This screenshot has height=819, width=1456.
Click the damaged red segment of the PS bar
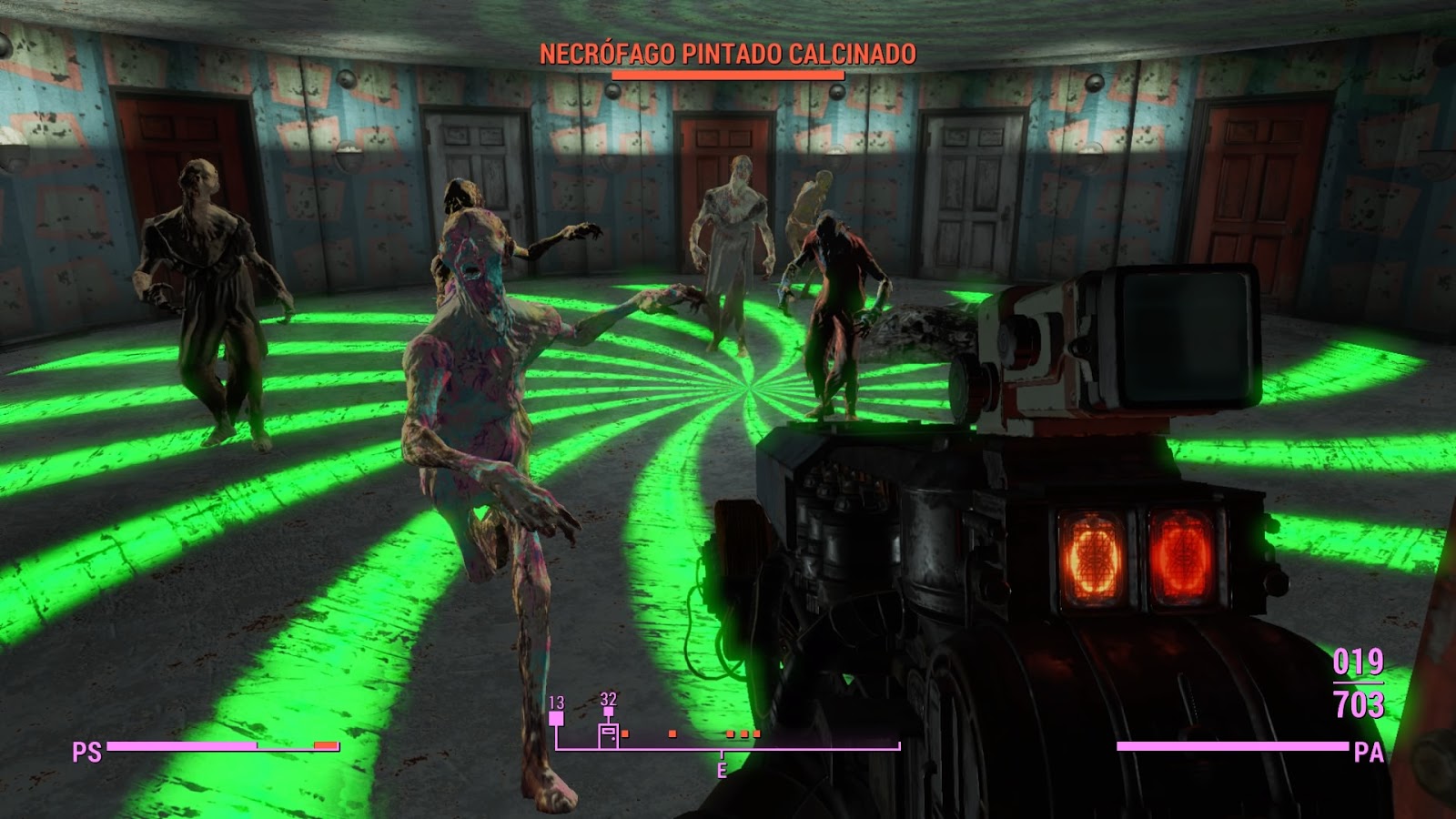(x=323, y=745)
